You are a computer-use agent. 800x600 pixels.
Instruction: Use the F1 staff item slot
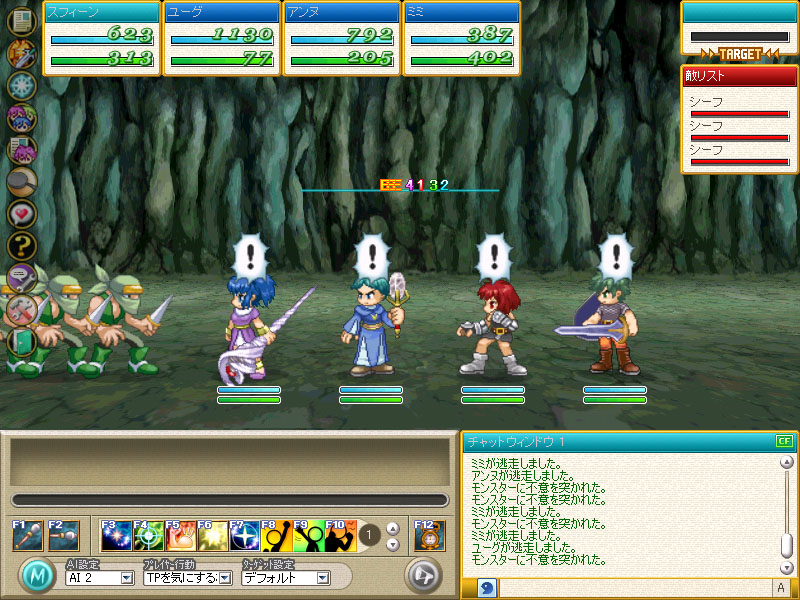point(27,535)
